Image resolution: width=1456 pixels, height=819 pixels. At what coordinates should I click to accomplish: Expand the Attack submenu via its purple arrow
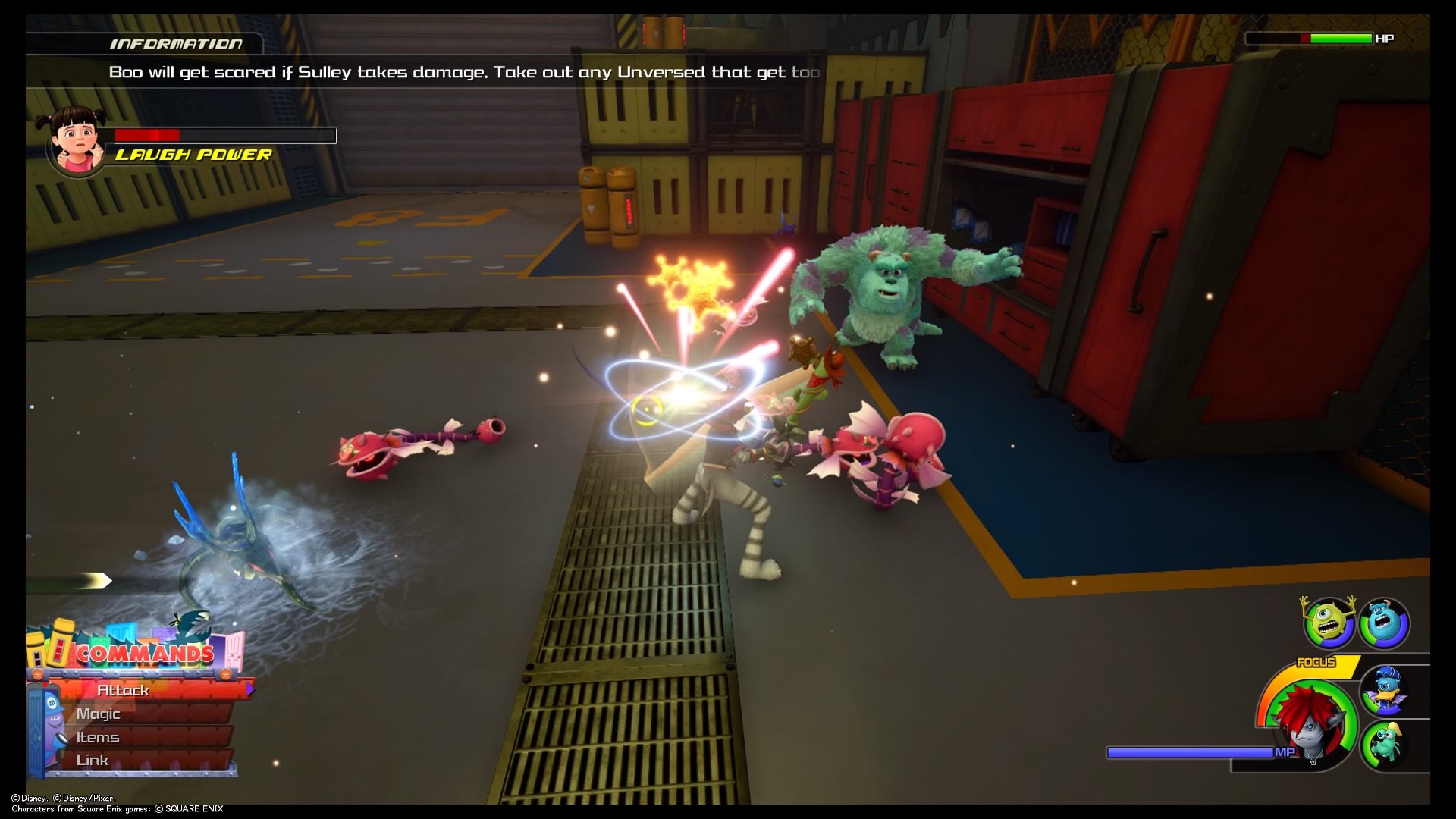pyautogui.click(x=249, y=691)
